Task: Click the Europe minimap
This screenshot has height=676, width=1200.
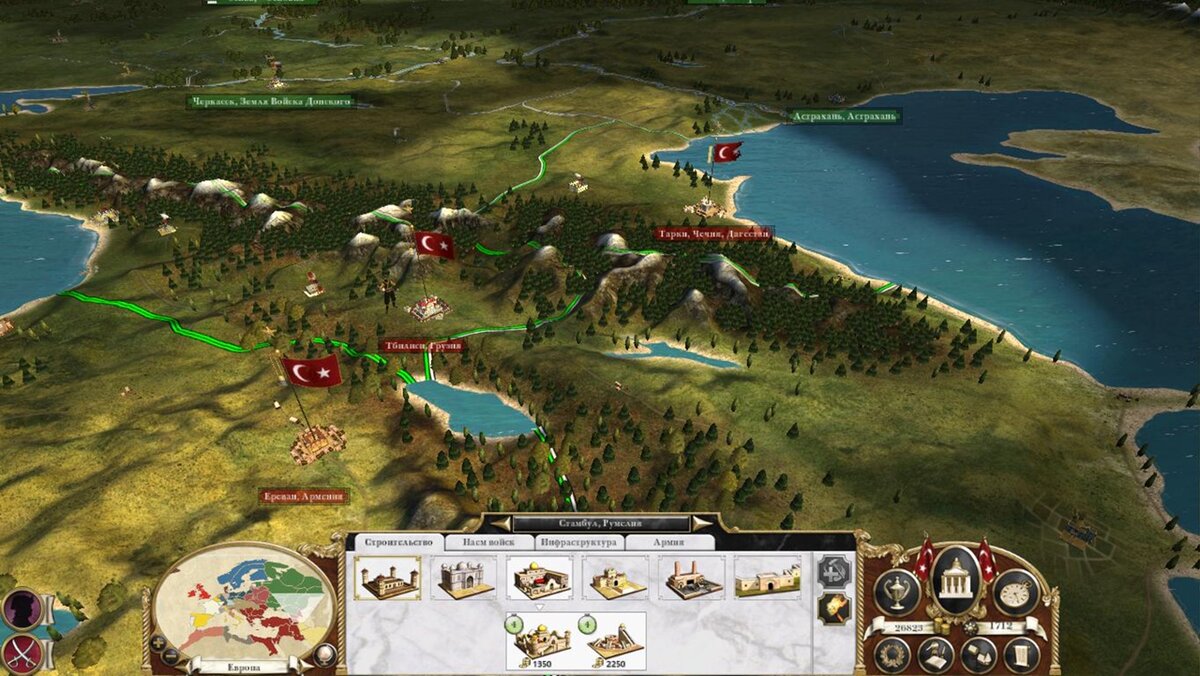Action: 246,600
